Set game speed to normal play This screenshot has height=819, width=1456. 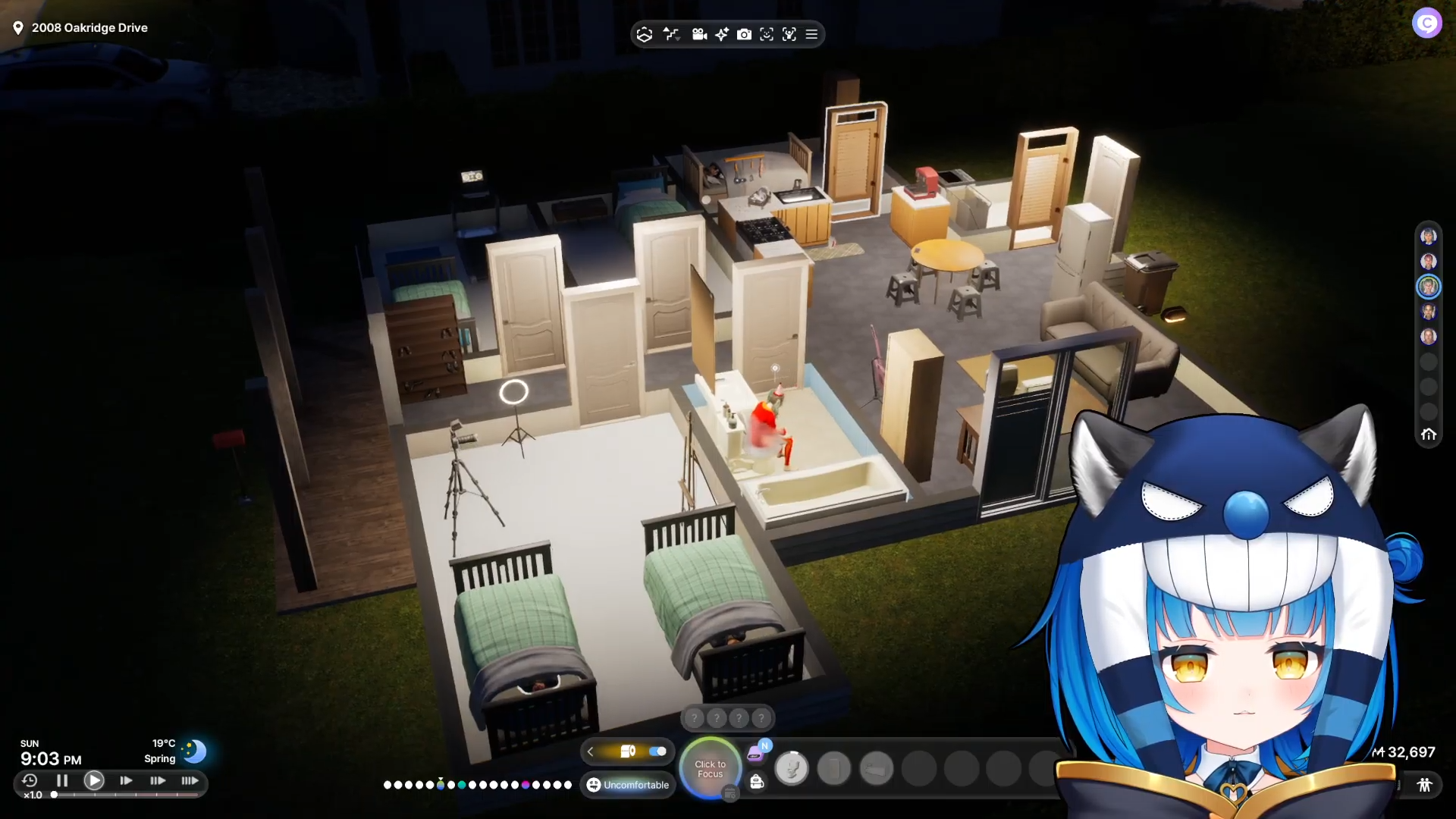tap(94, 780)
